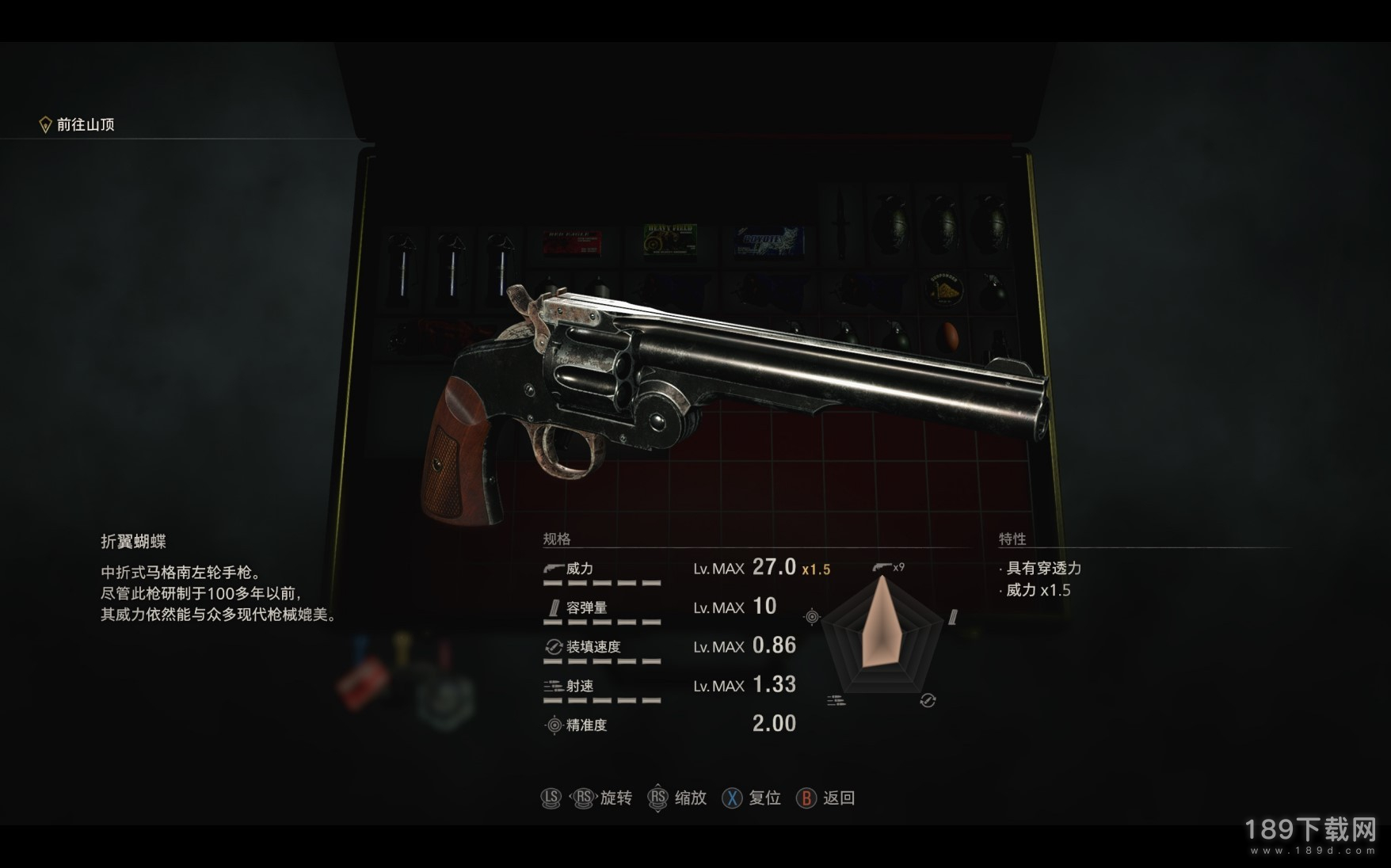Select the 射速 rate of fire row

[670, 685]
